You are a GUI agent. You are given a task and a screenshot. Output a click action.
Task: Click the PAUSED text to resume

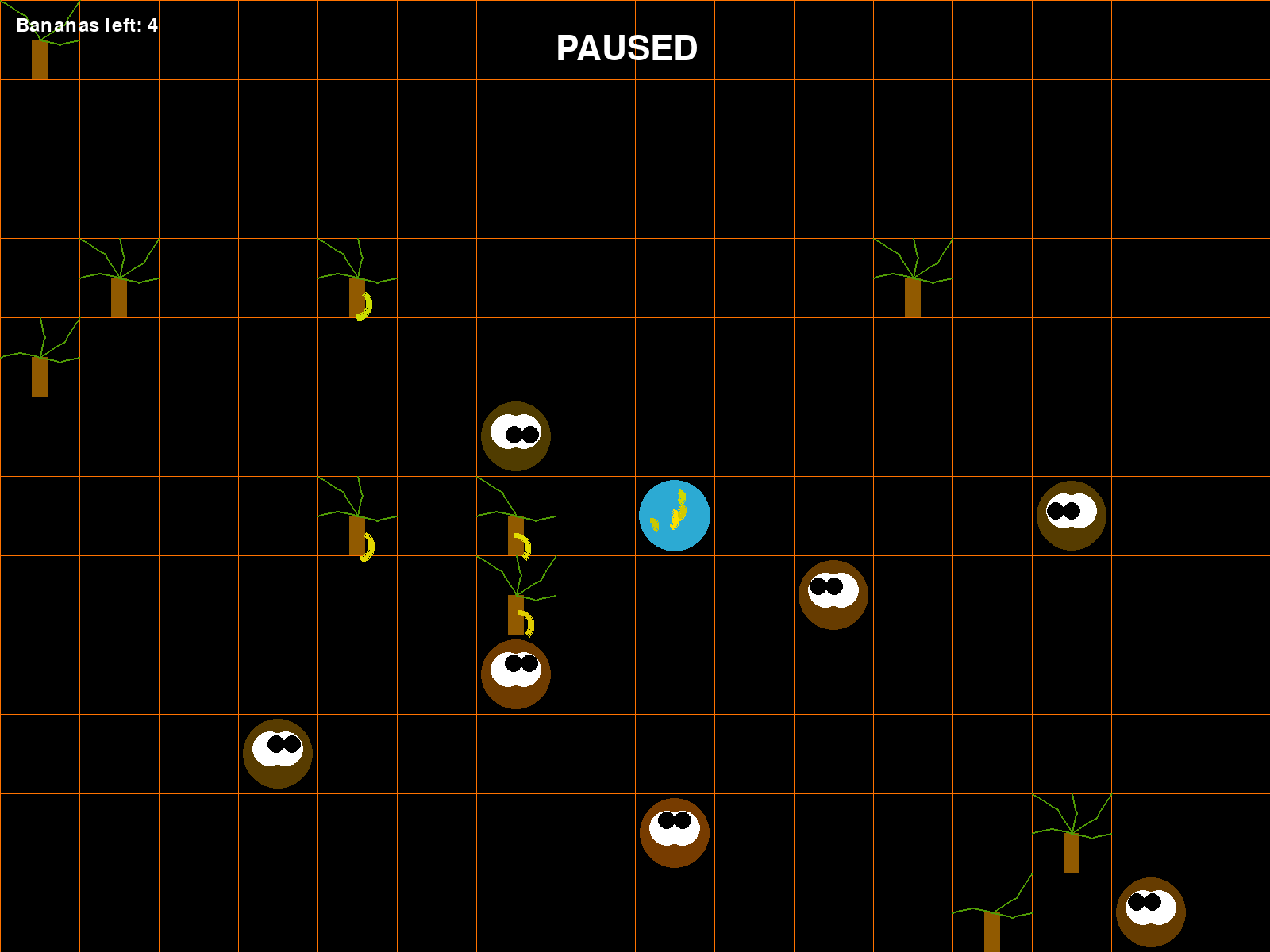[x=626, y=49]
